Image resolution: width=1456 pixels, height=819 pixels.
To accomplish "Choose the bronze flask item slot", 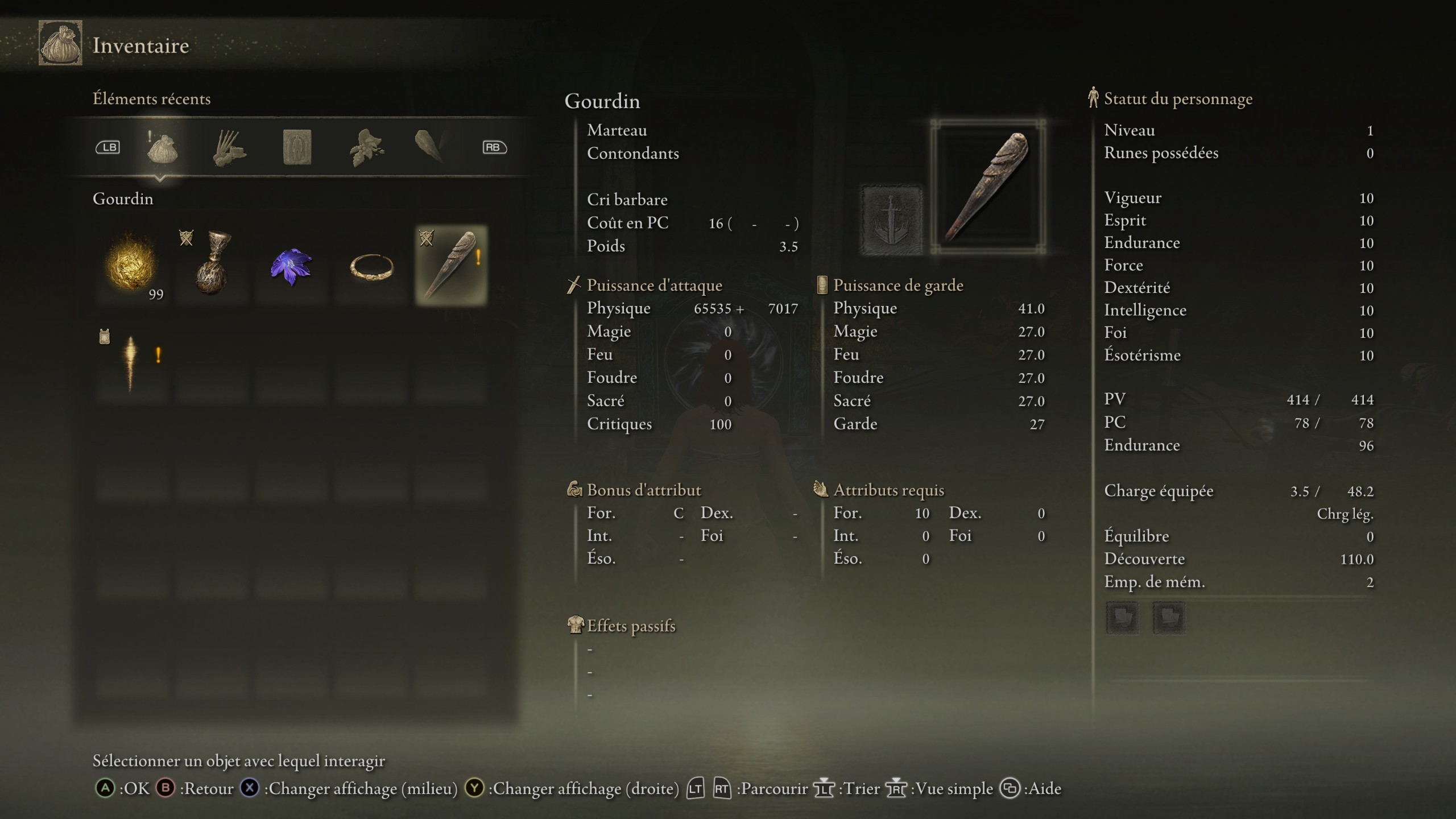I will click(212, 265).
